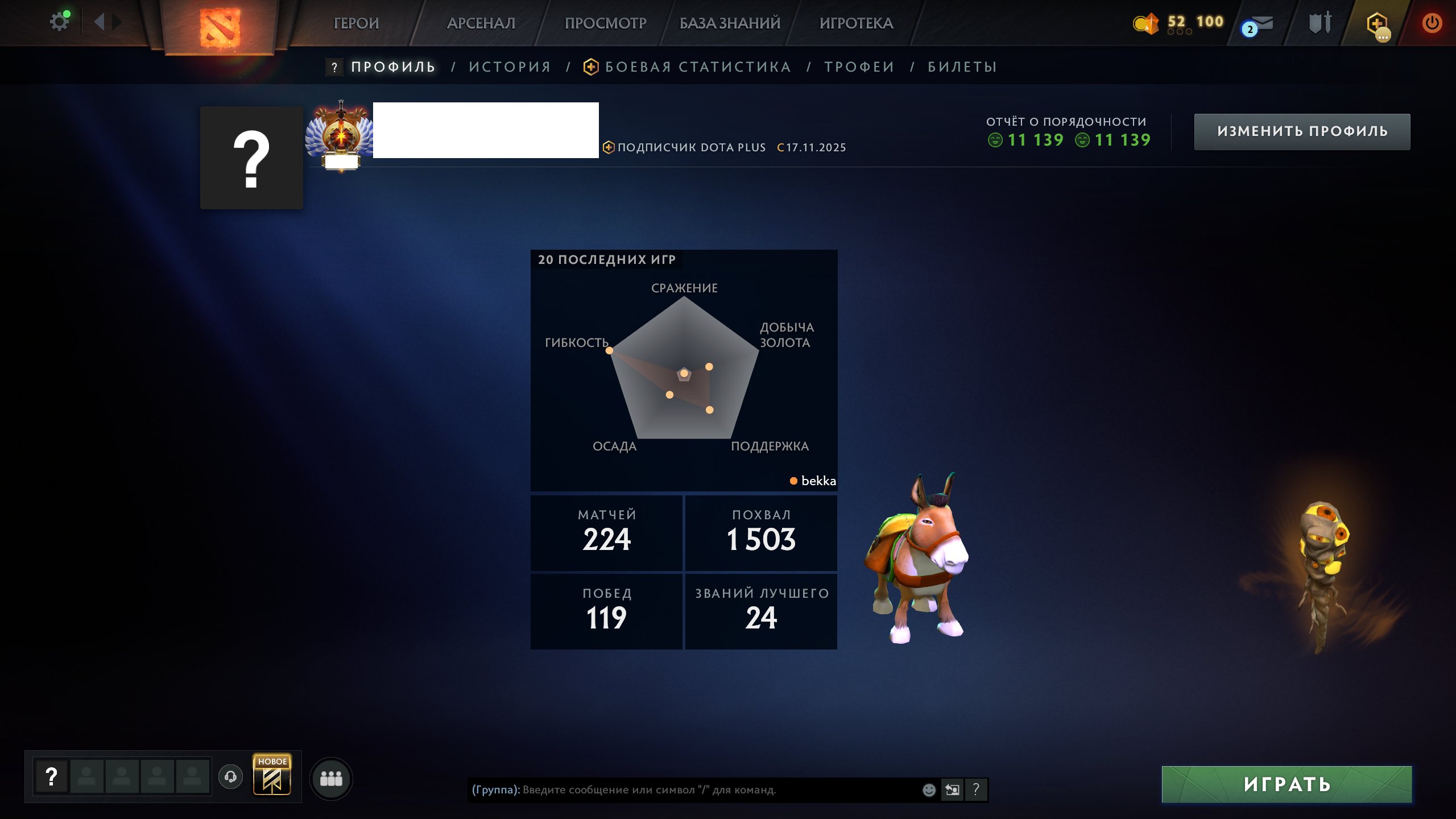Expand the Dota Plus ellipsis menu
This screenshot has height=819, width=1456.
pos(1383,36)
